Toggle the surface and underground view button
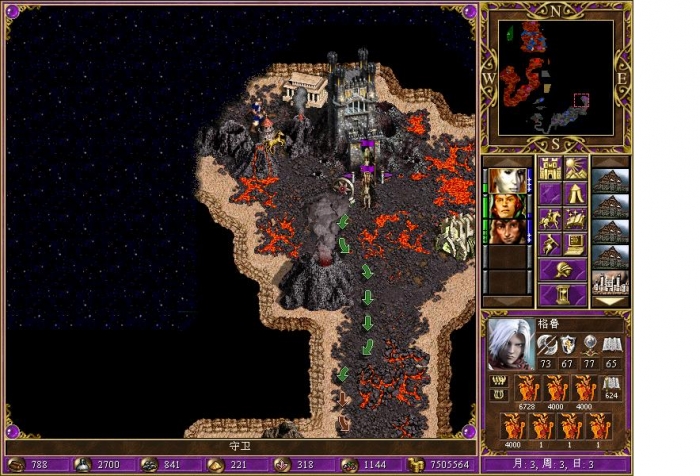 pyautogui.click(x=575, y=167)
